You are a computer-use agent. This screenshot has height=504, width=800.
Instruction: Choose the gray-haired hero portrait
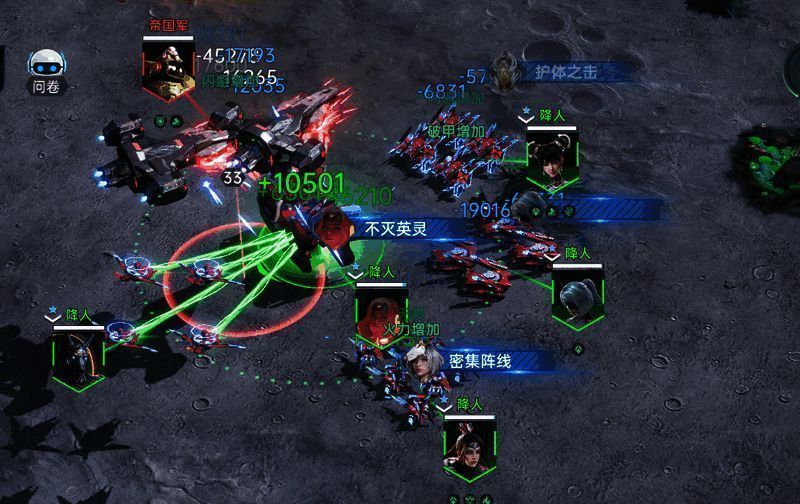[578, 298]
